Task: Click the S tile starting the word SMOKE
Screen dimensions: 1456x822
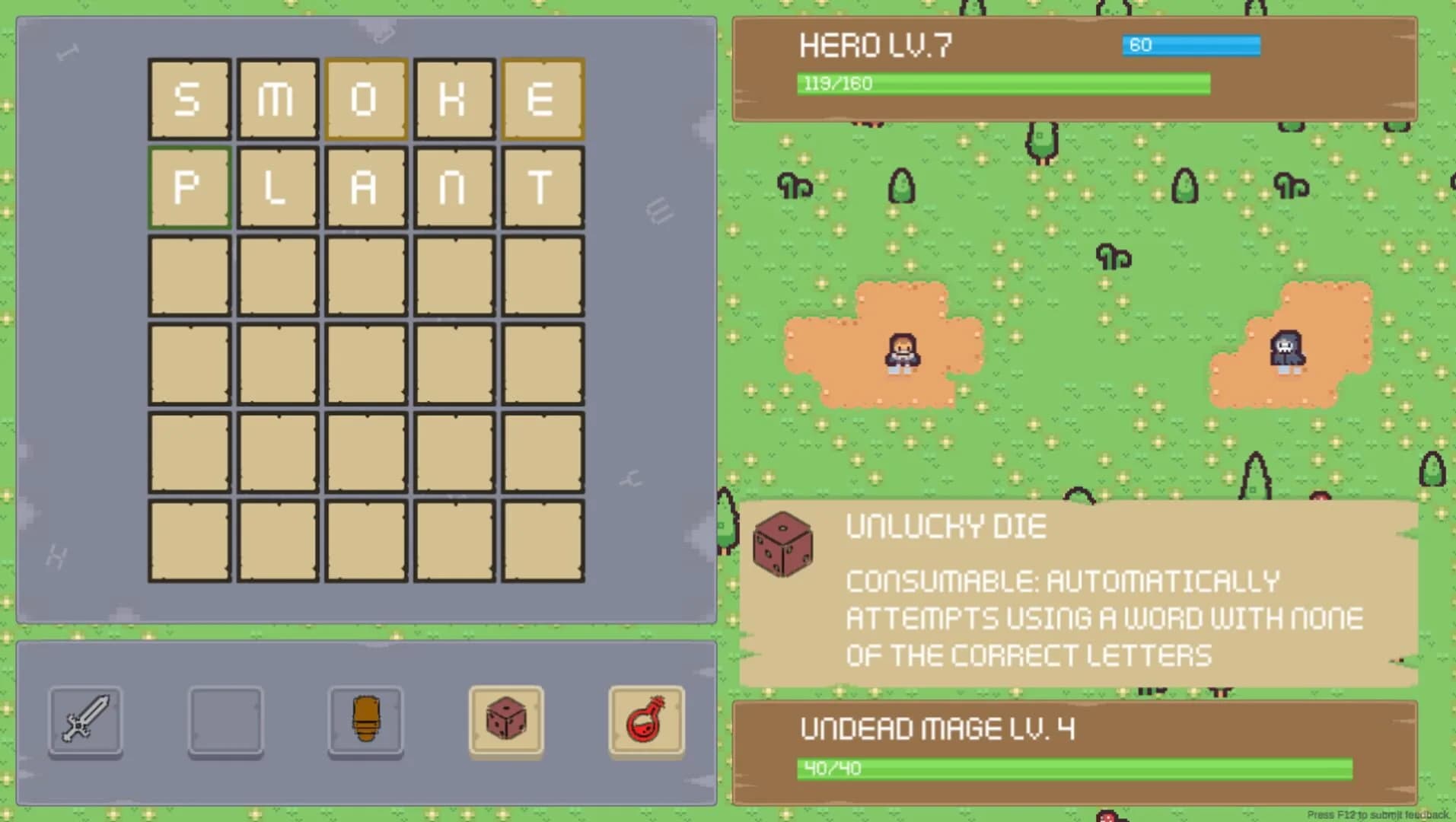Action: (x=189, y=99)
